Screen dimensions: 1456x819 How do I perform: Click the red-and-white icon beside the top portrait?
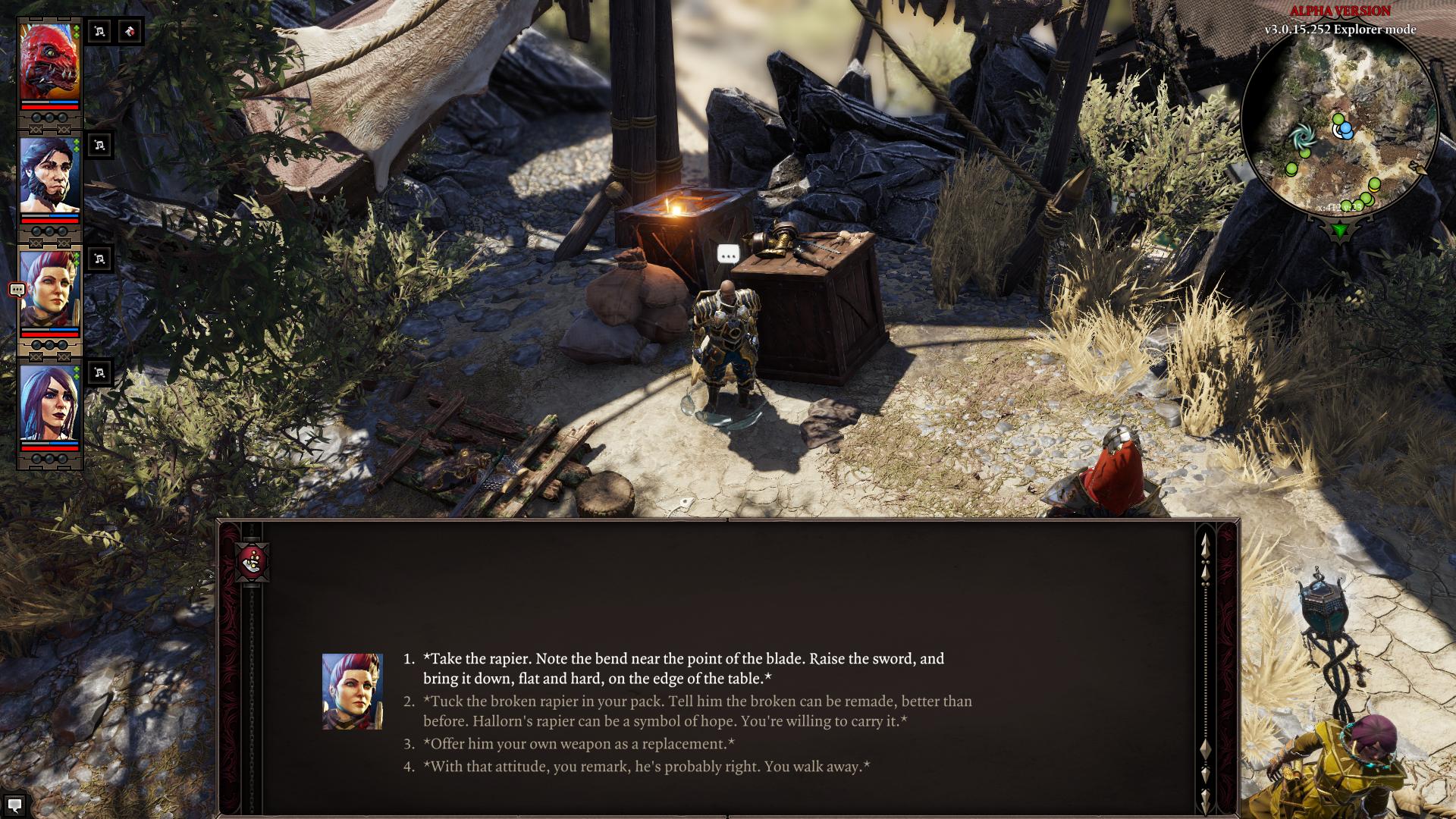[130, 32]
